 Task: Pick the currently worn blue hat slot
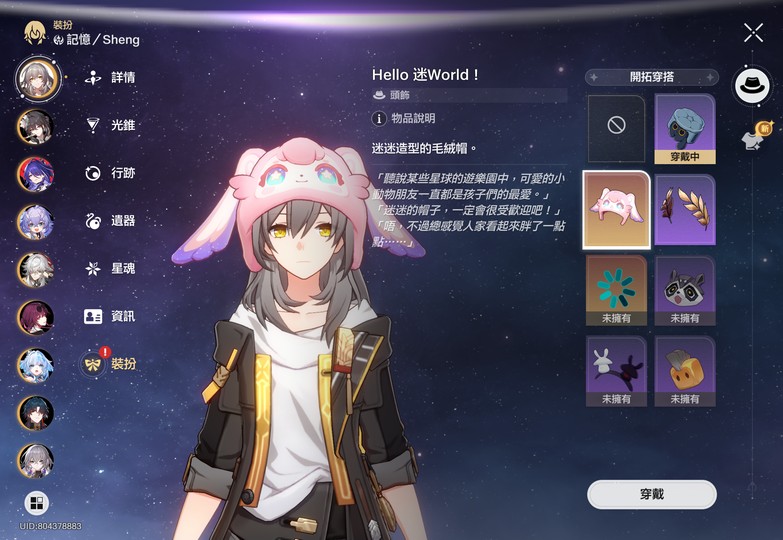(685, 128)
